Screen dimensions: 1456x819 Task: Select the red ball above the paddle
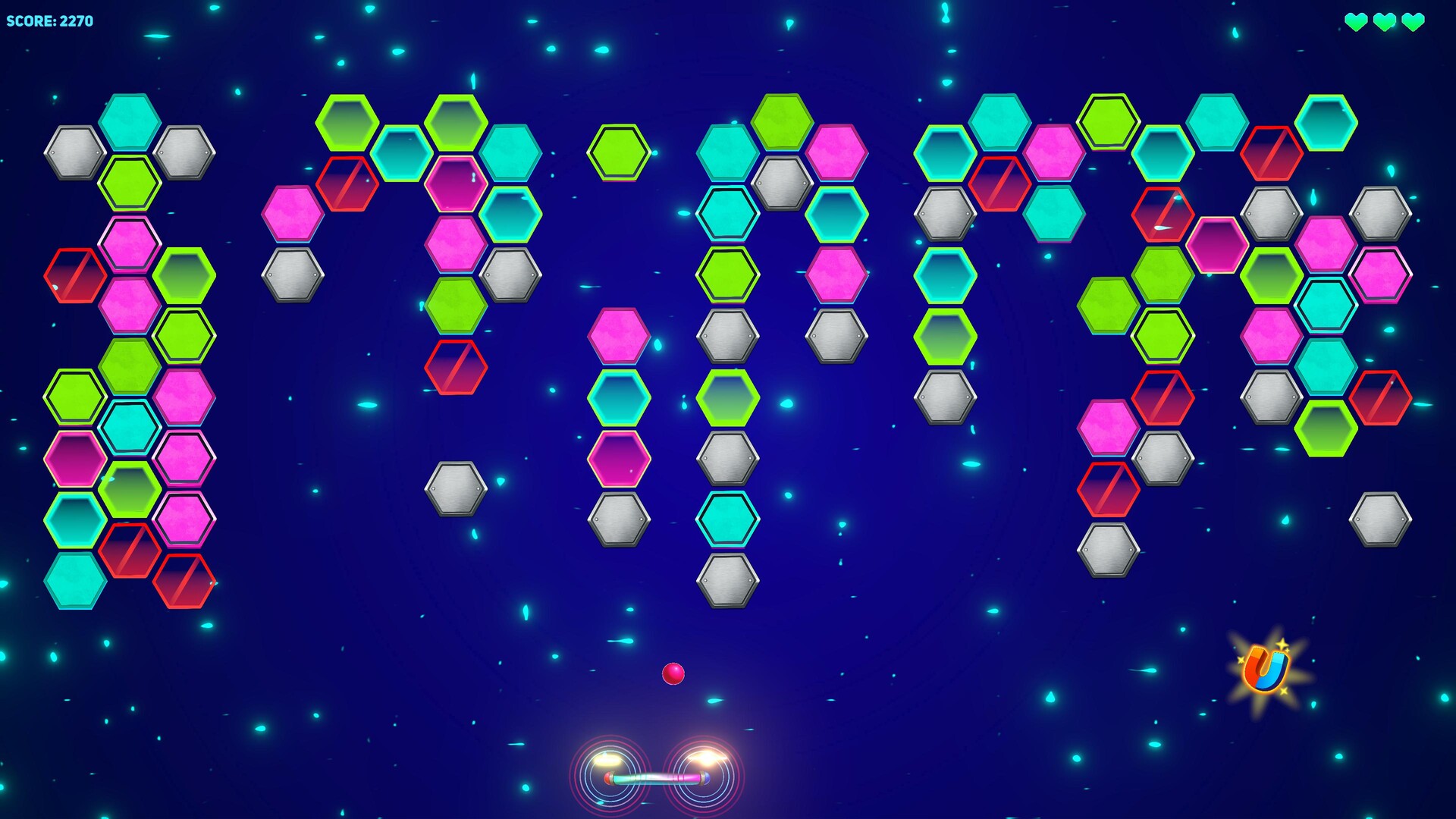672,673
